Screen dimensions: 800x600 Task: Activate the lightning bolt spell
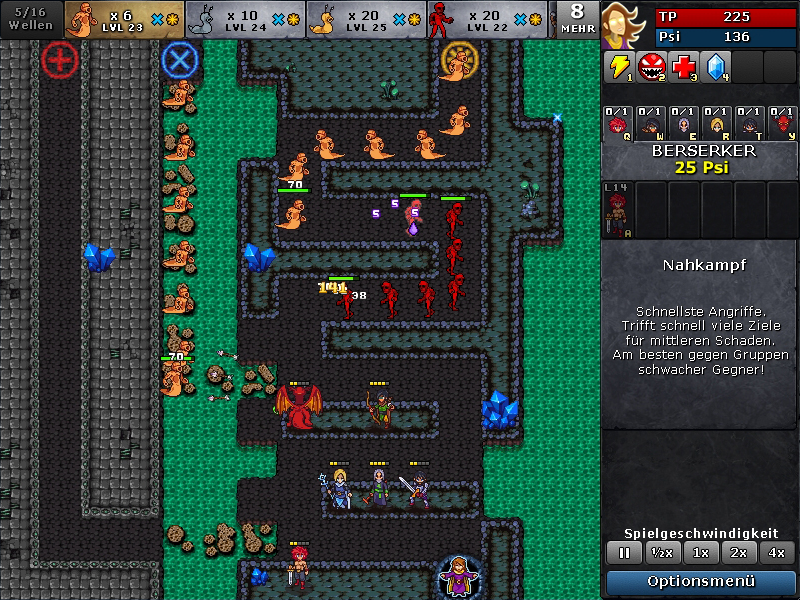(x=618, y=67)
